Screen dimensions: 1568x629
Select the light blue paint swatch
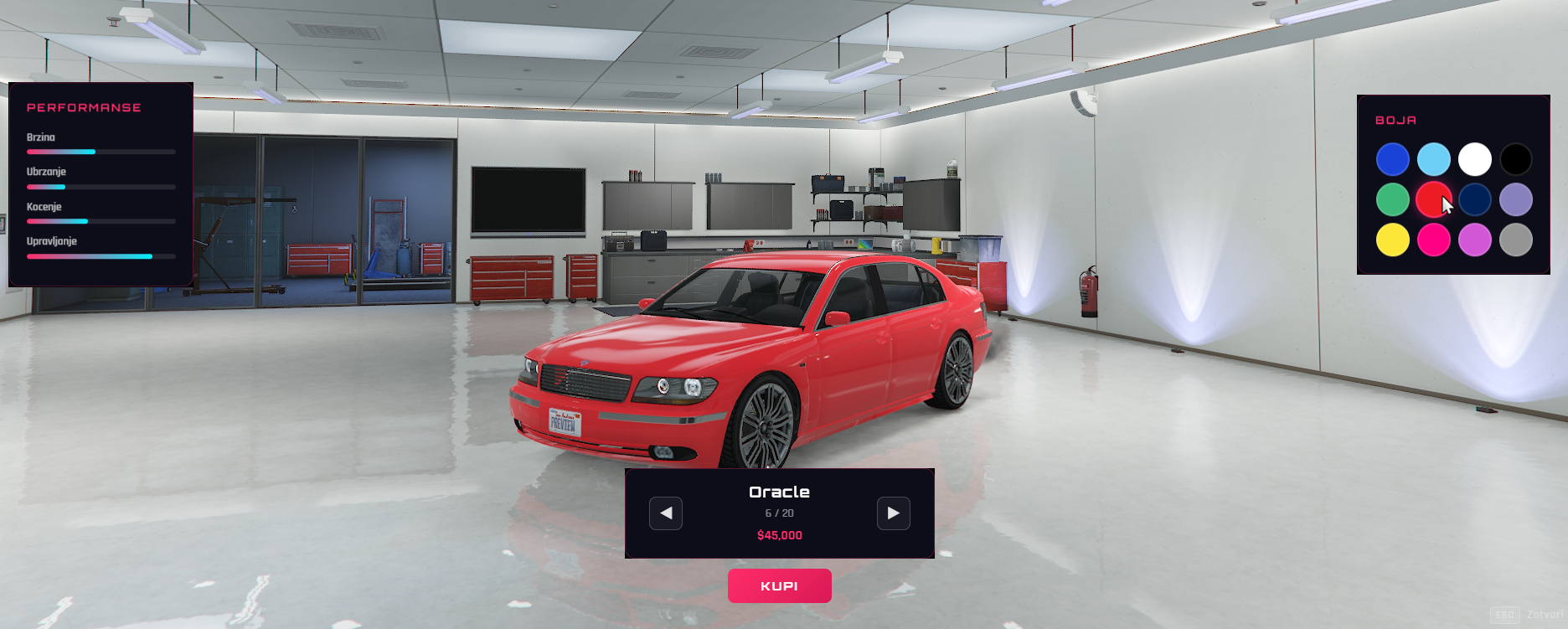1433,159
